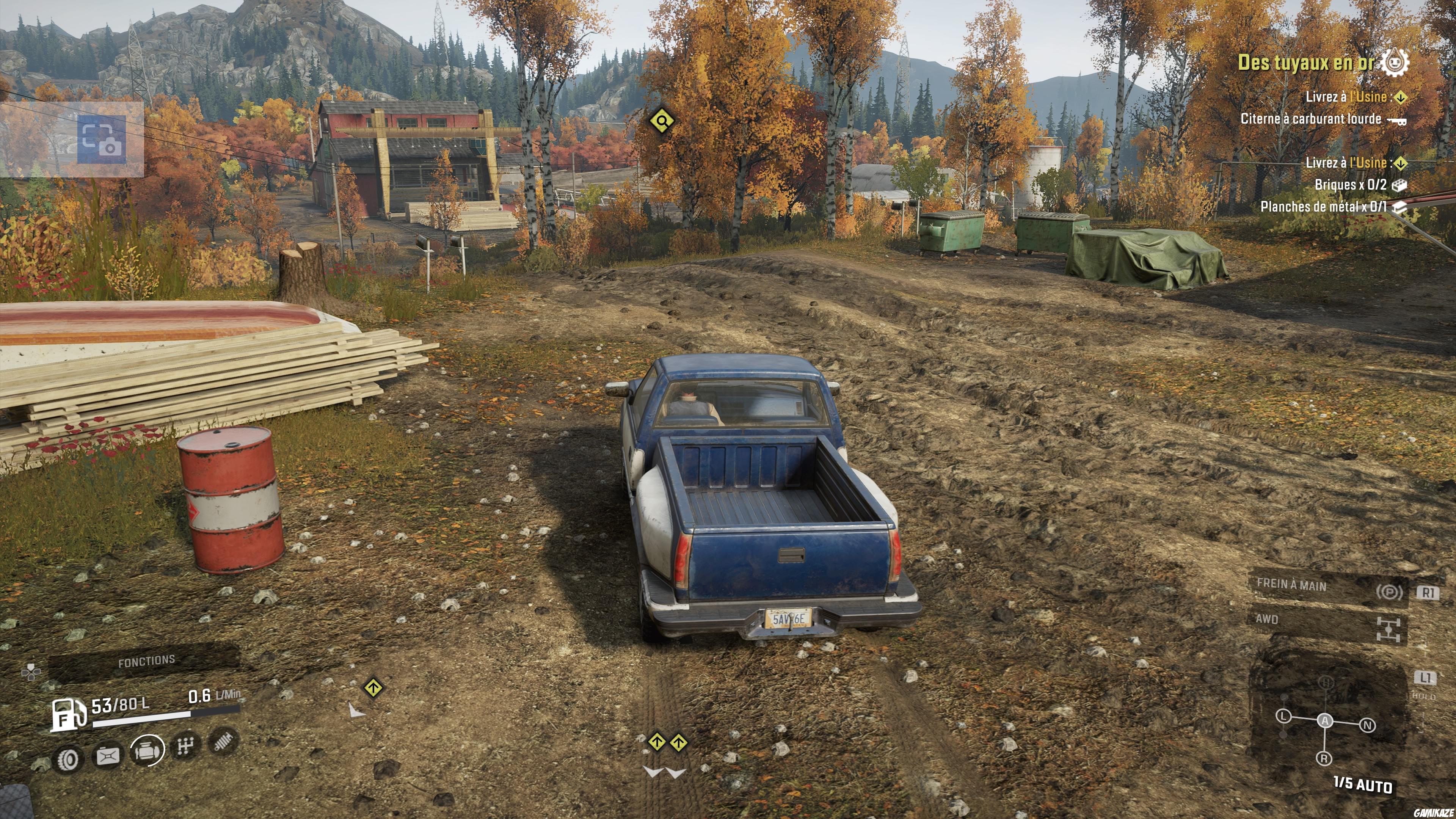Shift the gearbox to Low (L)
Image resolution: width=1456 pixels, height=819 pixels.
tap(1283, 716)
